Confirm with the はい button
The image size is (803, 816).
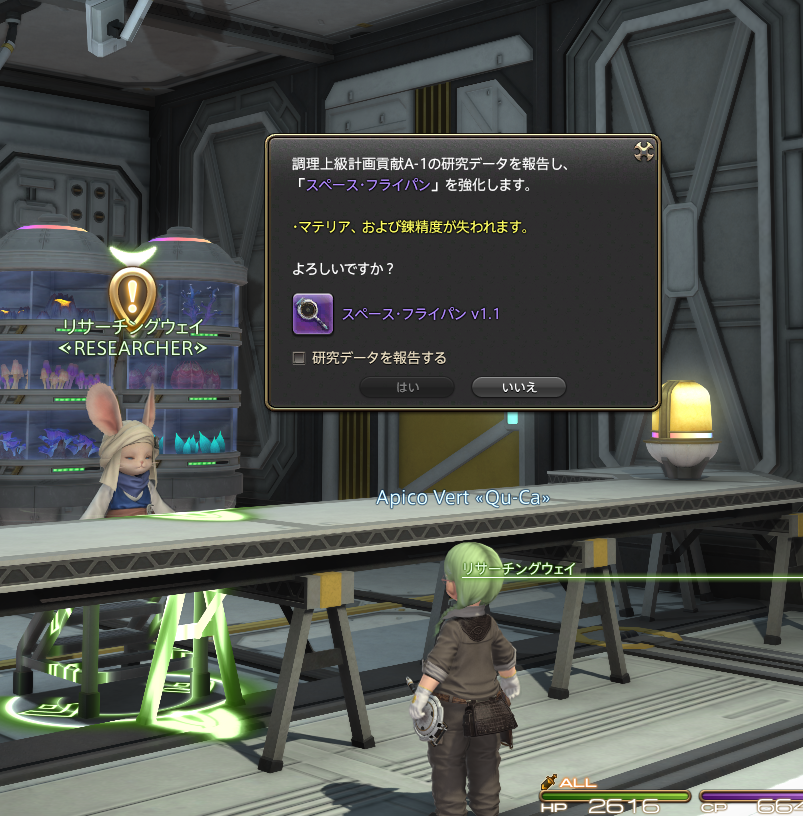[x=408, y=387]
